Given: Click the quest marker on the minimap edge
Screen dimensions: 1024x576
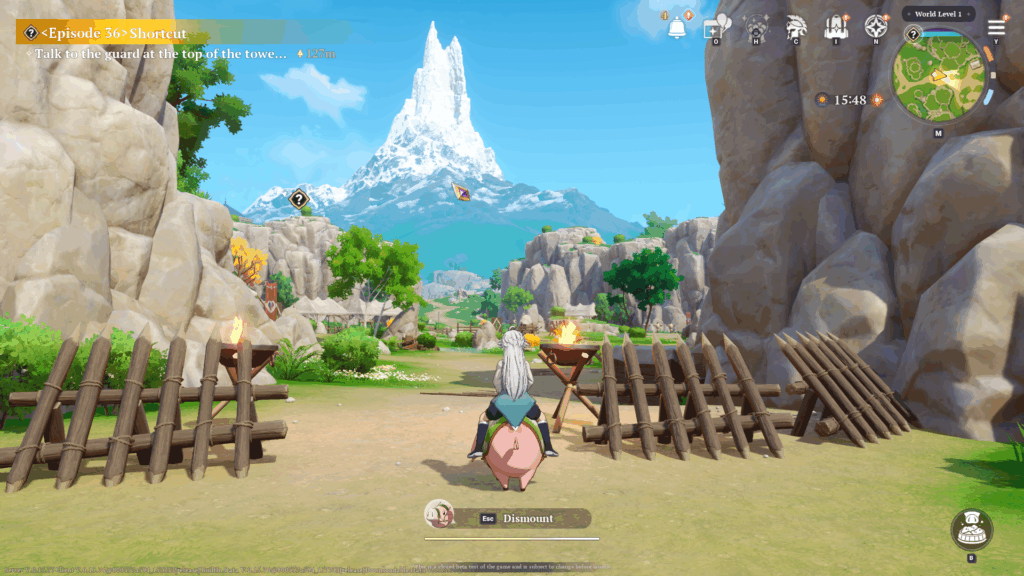Looking at the screenshot, I should click(x=912, y=35).
